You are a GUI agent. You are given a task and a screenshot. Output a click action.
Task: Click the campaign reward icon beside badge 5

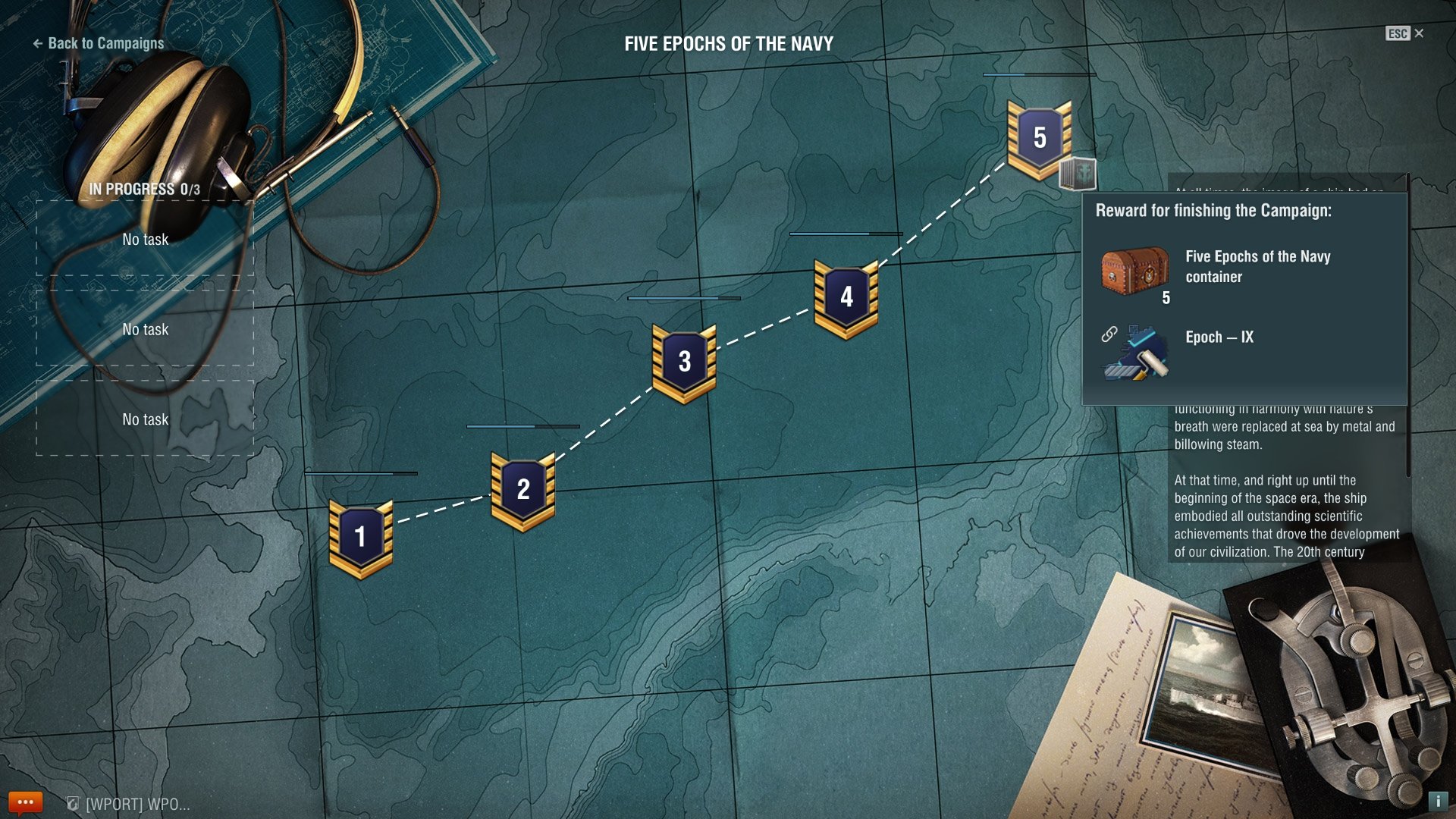pyautogui.click(x=1078, y=174)
